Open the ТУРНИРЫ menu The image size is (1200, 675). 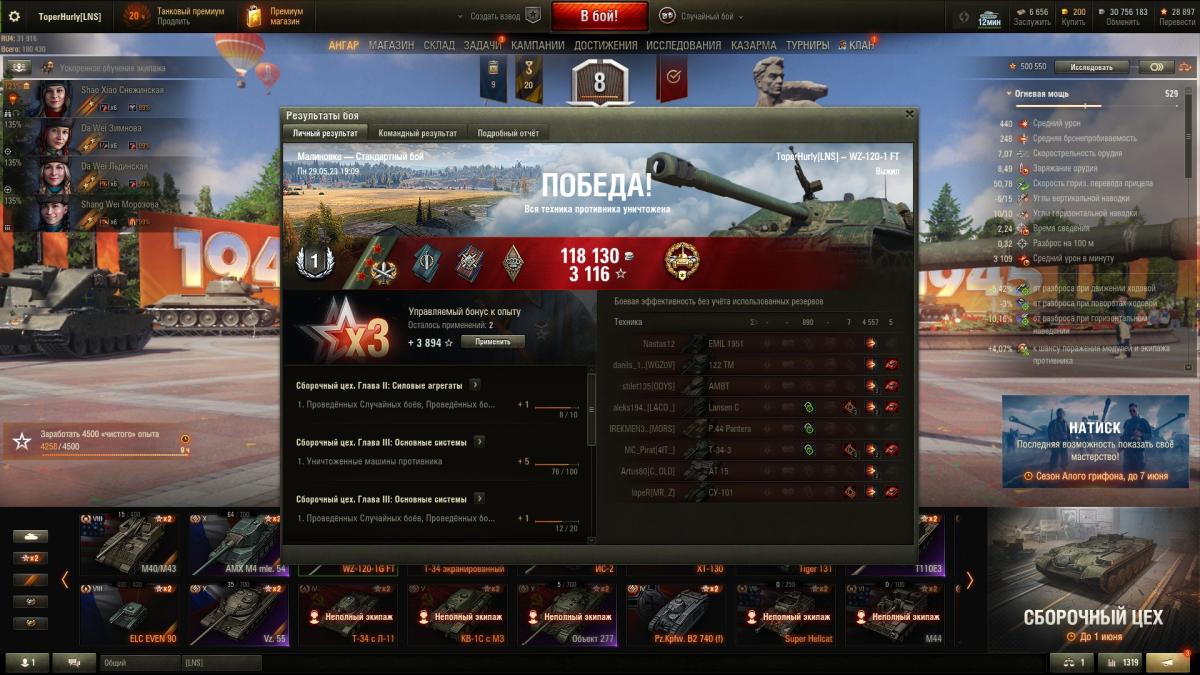808,45
